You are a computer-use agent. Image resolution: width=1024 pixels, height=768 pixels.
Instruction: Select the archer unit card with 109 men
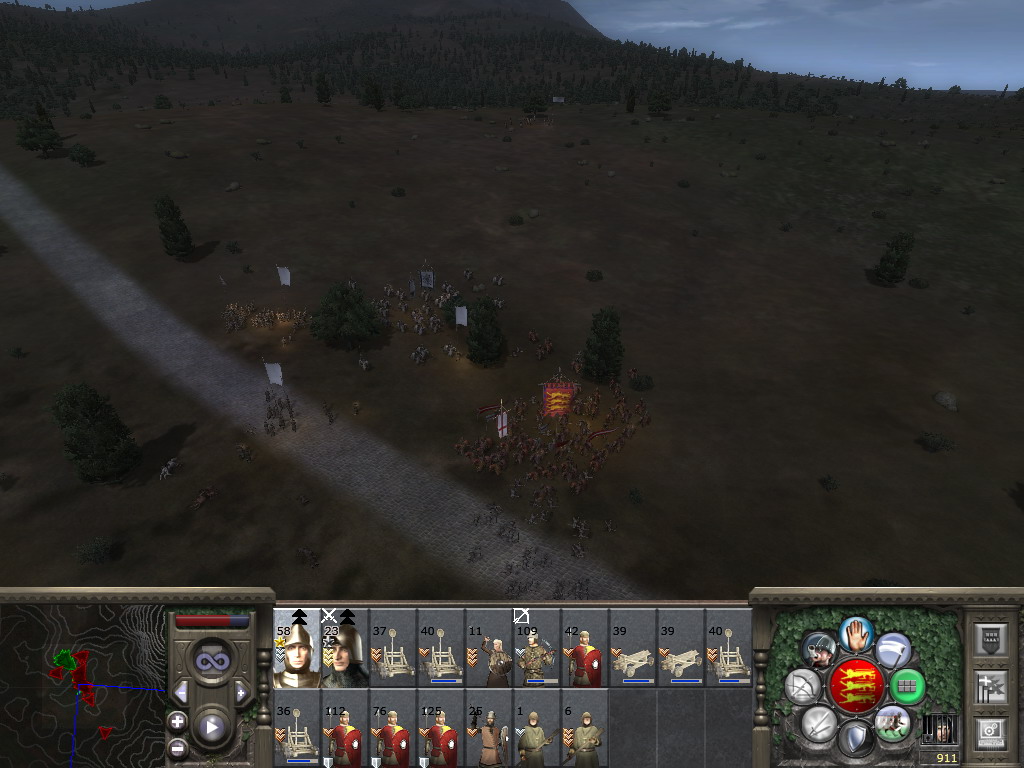coord(537,647)
